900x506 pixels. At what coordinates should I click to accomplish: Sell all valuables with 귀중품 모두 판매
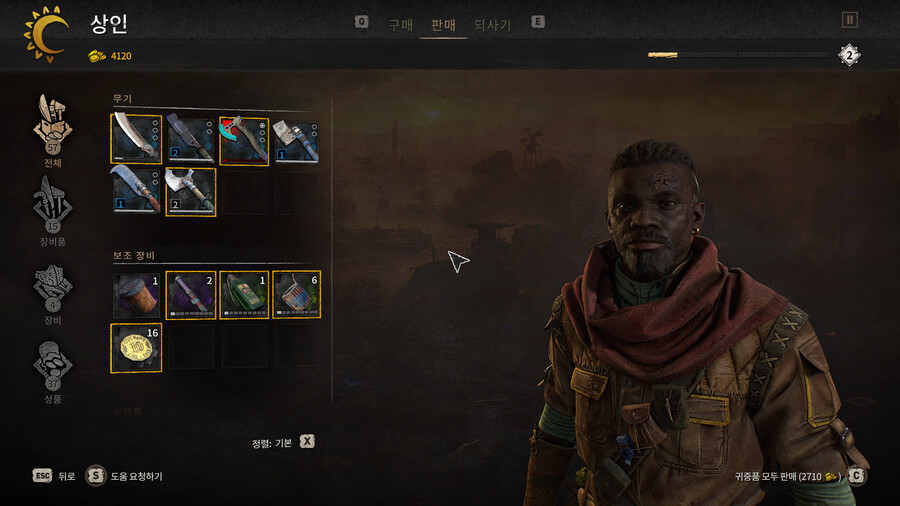(x=790, y=476)
